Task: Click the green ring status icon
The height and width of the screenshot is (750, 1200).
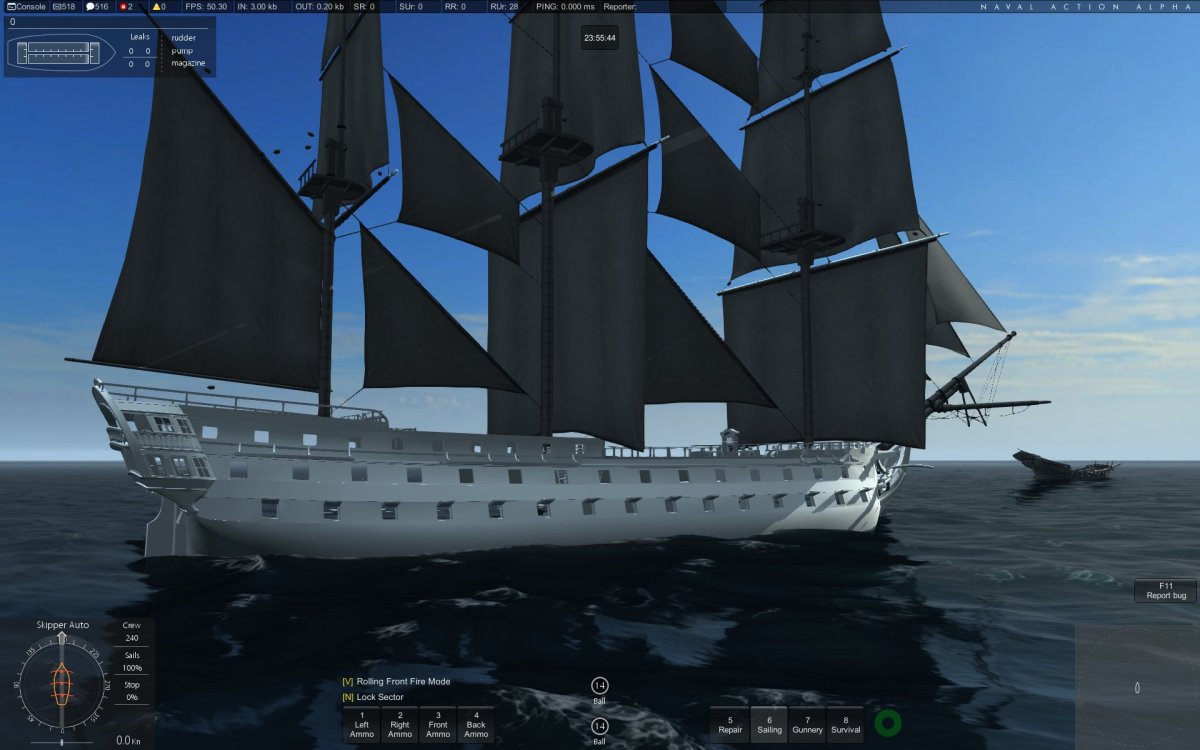Action: [887, 723]
